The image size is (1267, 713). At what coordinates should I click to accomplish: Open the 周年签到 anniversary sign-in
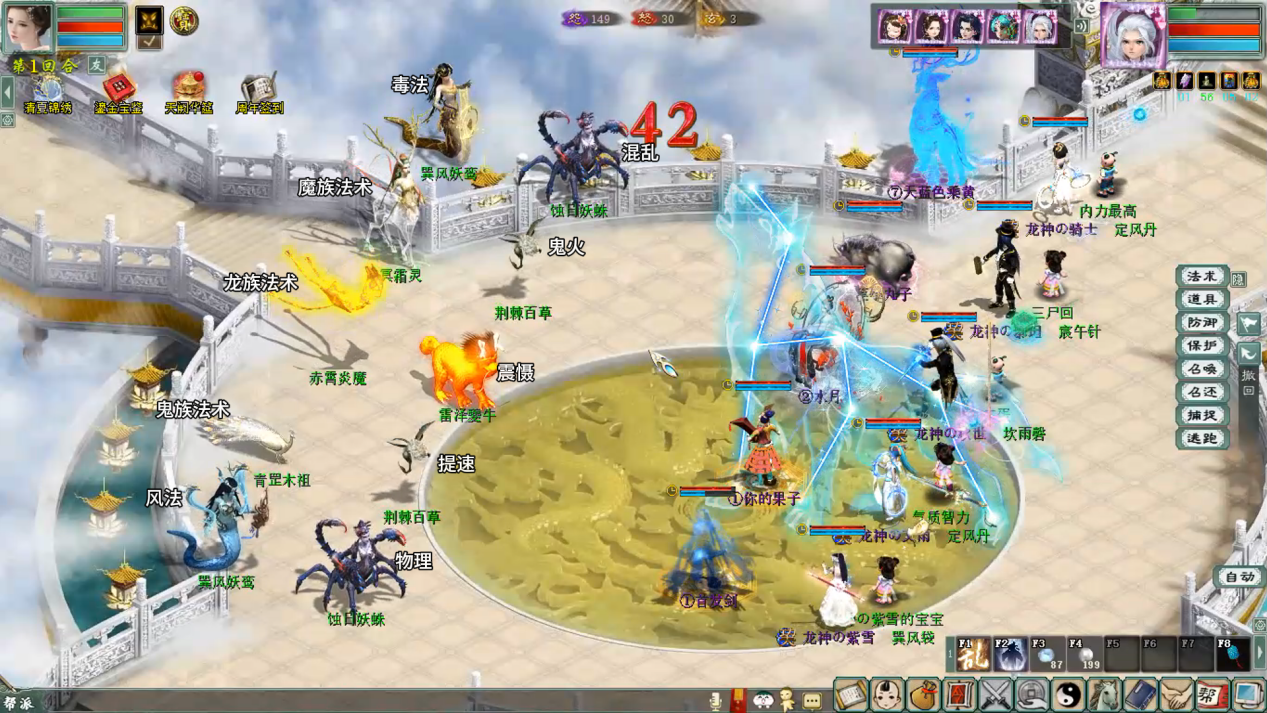tap(259, 91)
